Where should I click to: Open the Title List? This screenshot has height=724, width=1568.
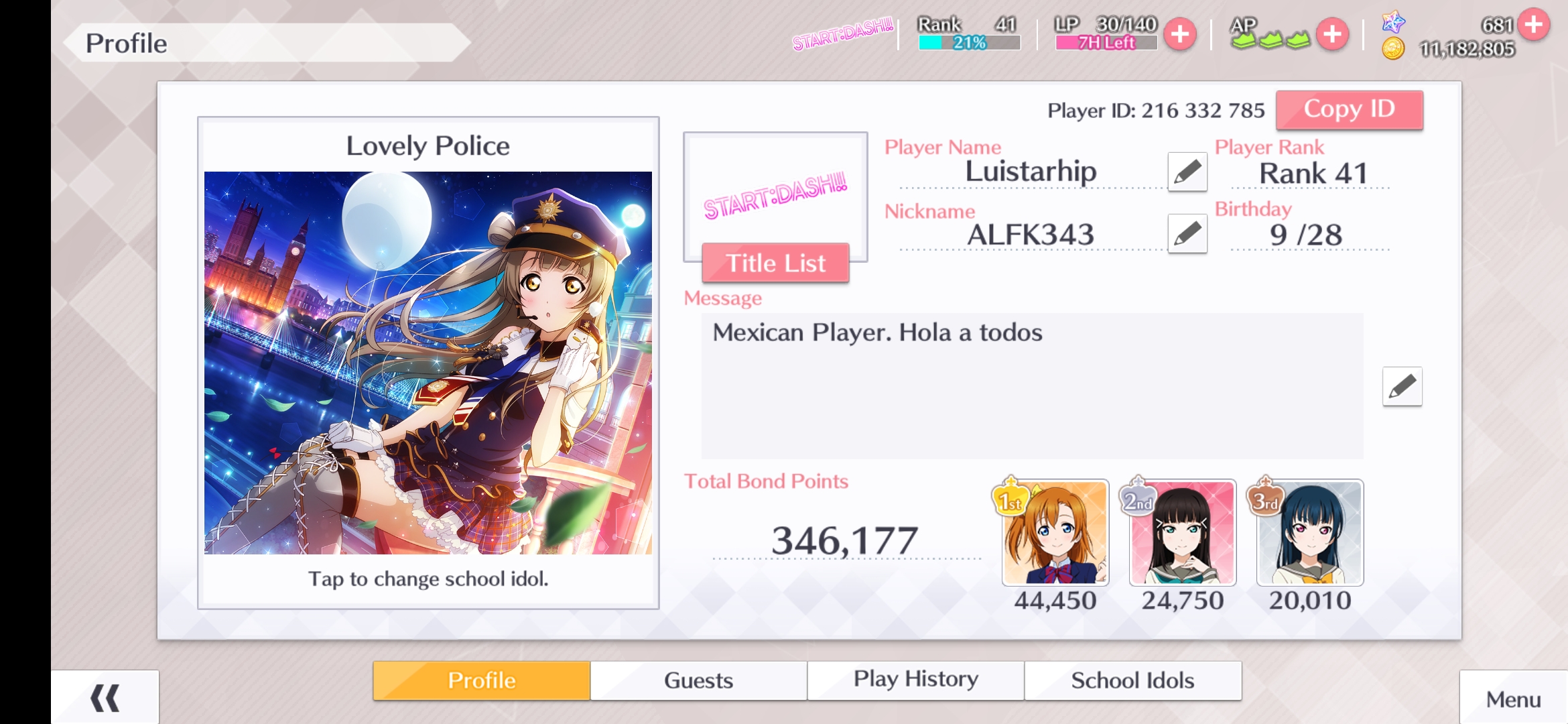point(775,263)
